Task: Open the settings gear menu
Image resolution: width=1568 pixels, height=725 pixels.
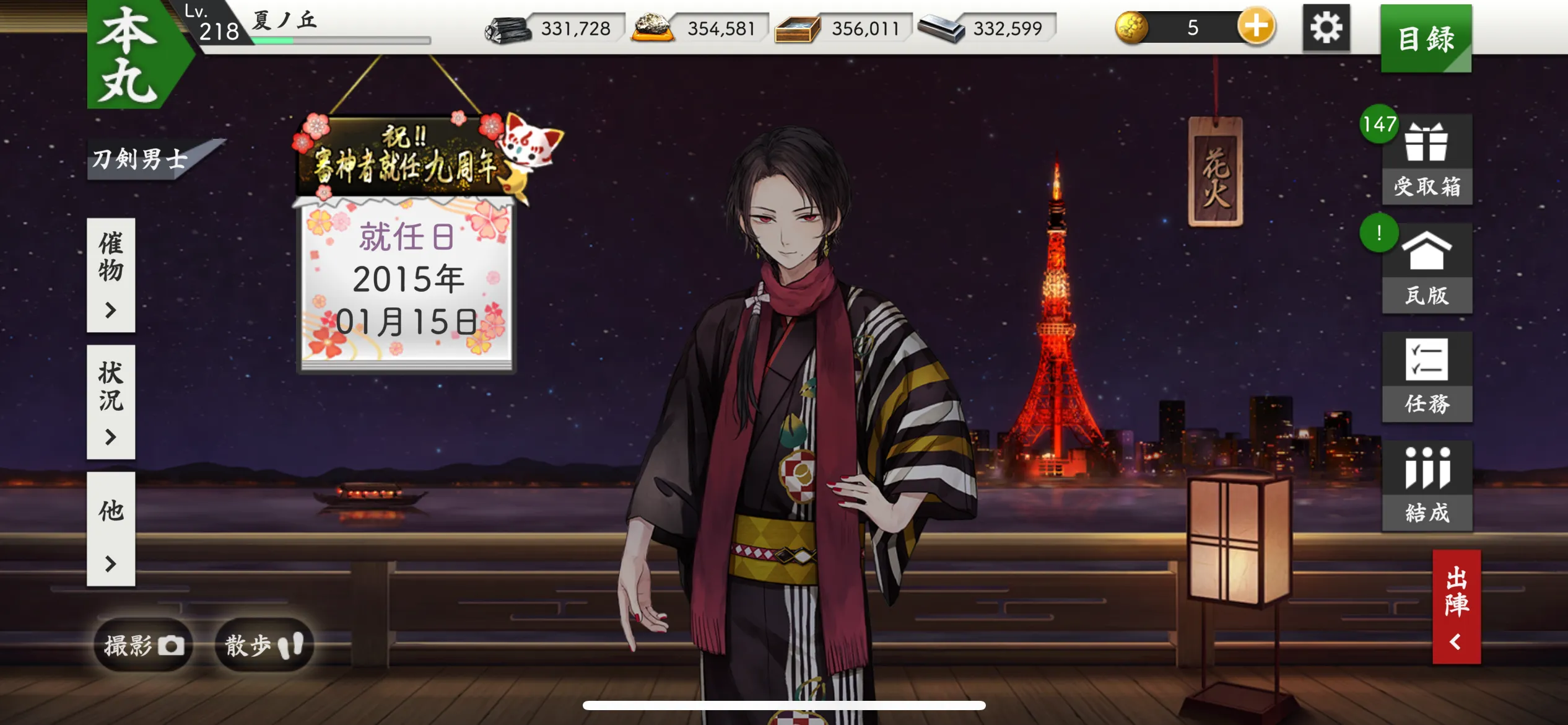Action: point(1327,27)
